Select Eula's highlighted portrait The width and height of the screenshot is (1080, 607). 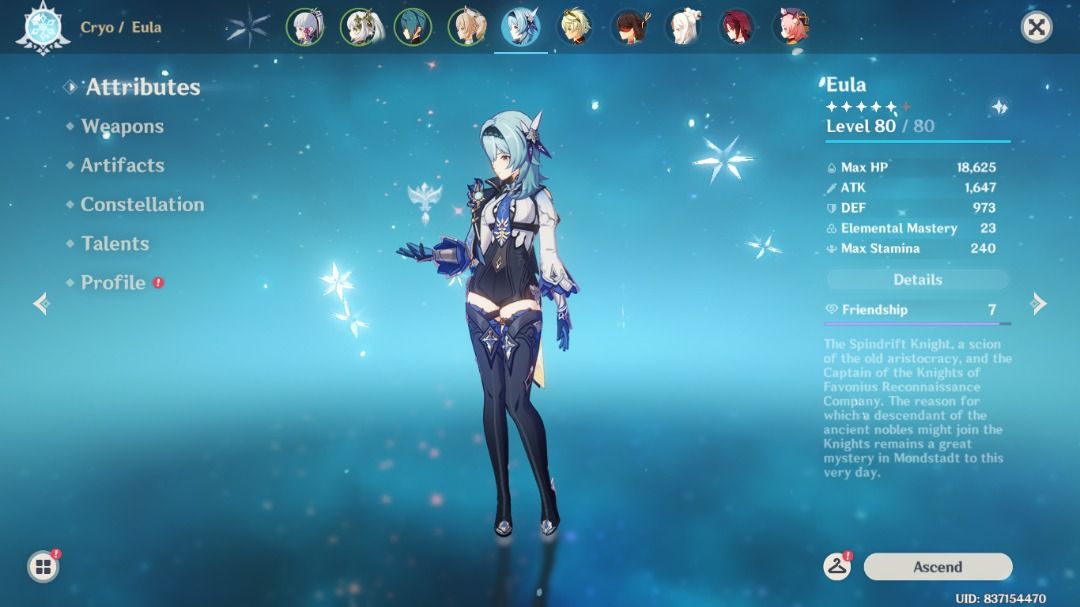click(x=521, y=27)
